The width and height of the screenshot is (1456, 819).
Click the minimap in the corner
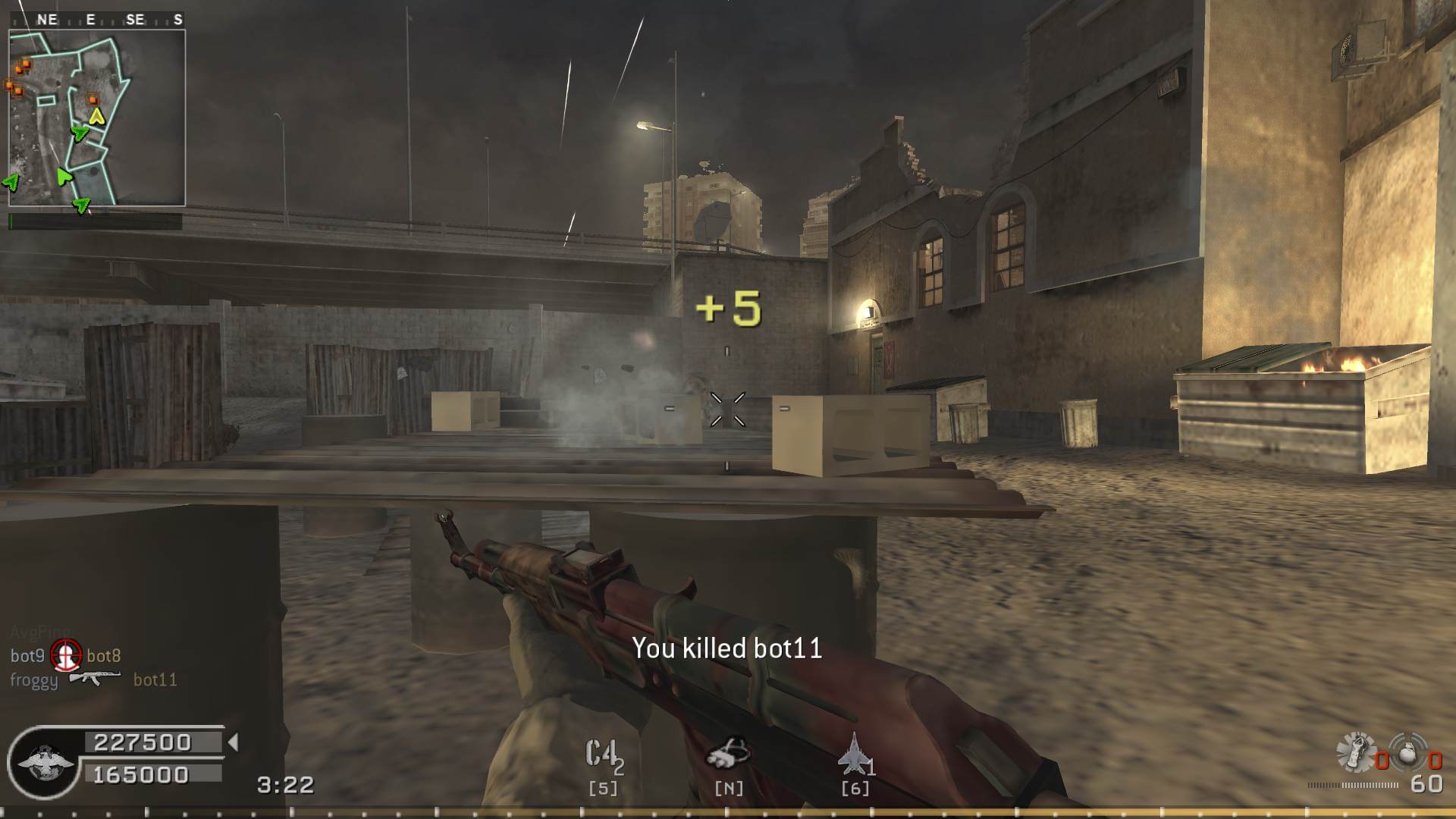(x=97, y=118)
